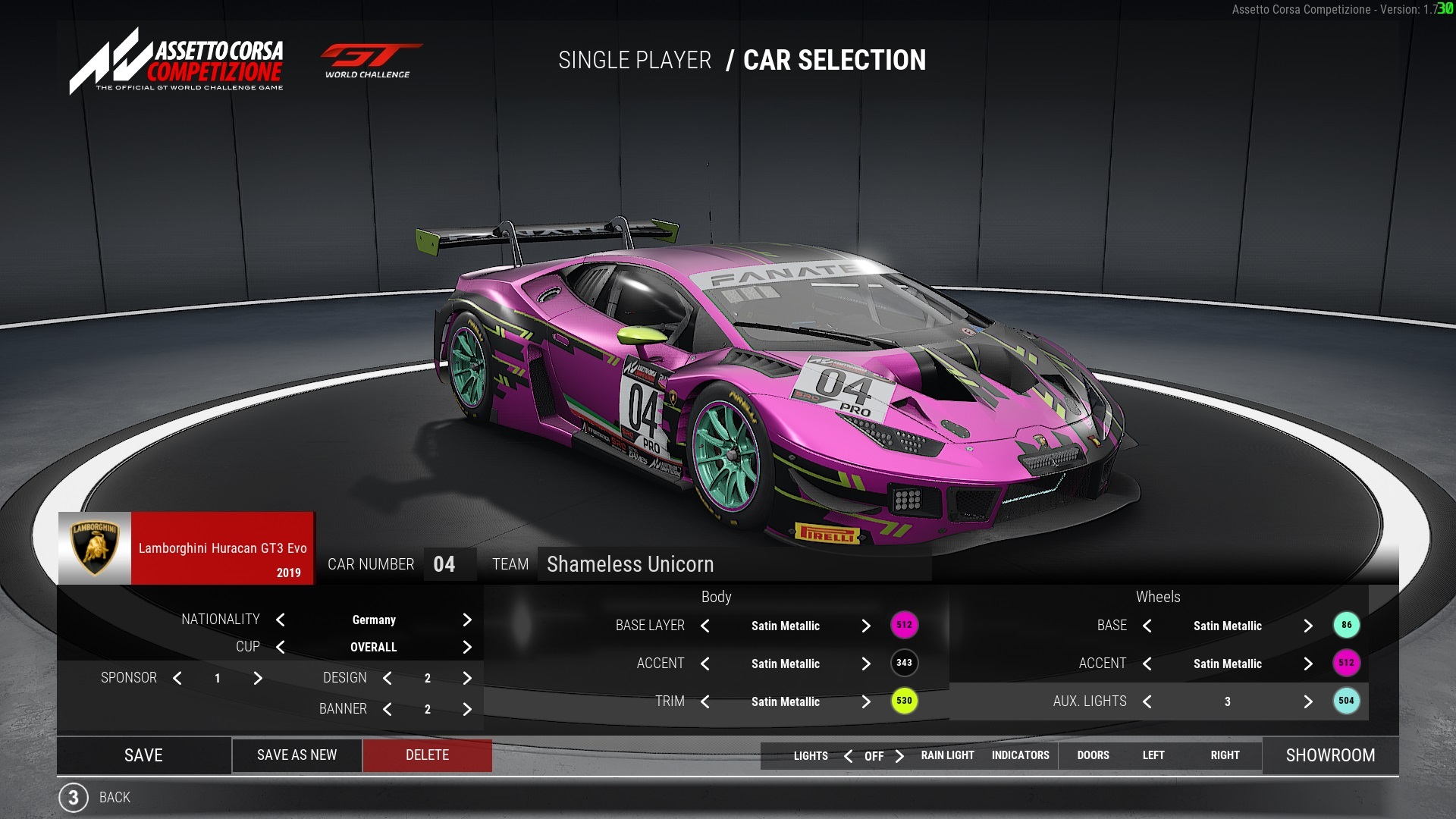
Task: Go back to the previous menu
Action: coord(114,798)
